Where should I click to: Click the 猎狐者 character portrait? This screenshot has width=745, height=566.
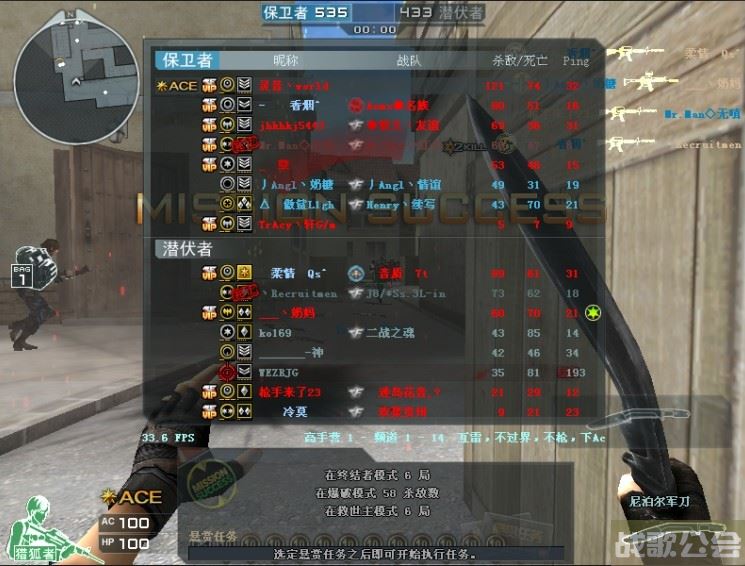pyautogui.click(x=38, y=527)
